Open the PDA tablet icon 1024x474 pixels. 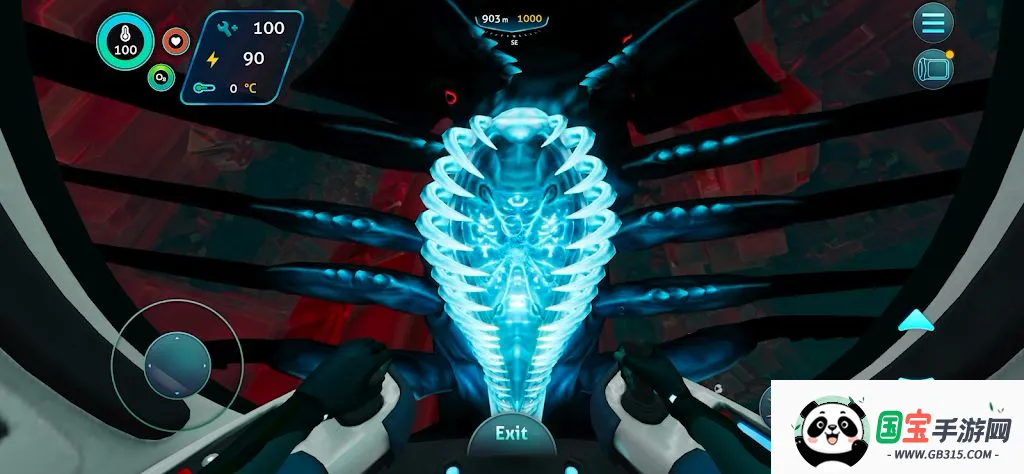click(933, 68)
